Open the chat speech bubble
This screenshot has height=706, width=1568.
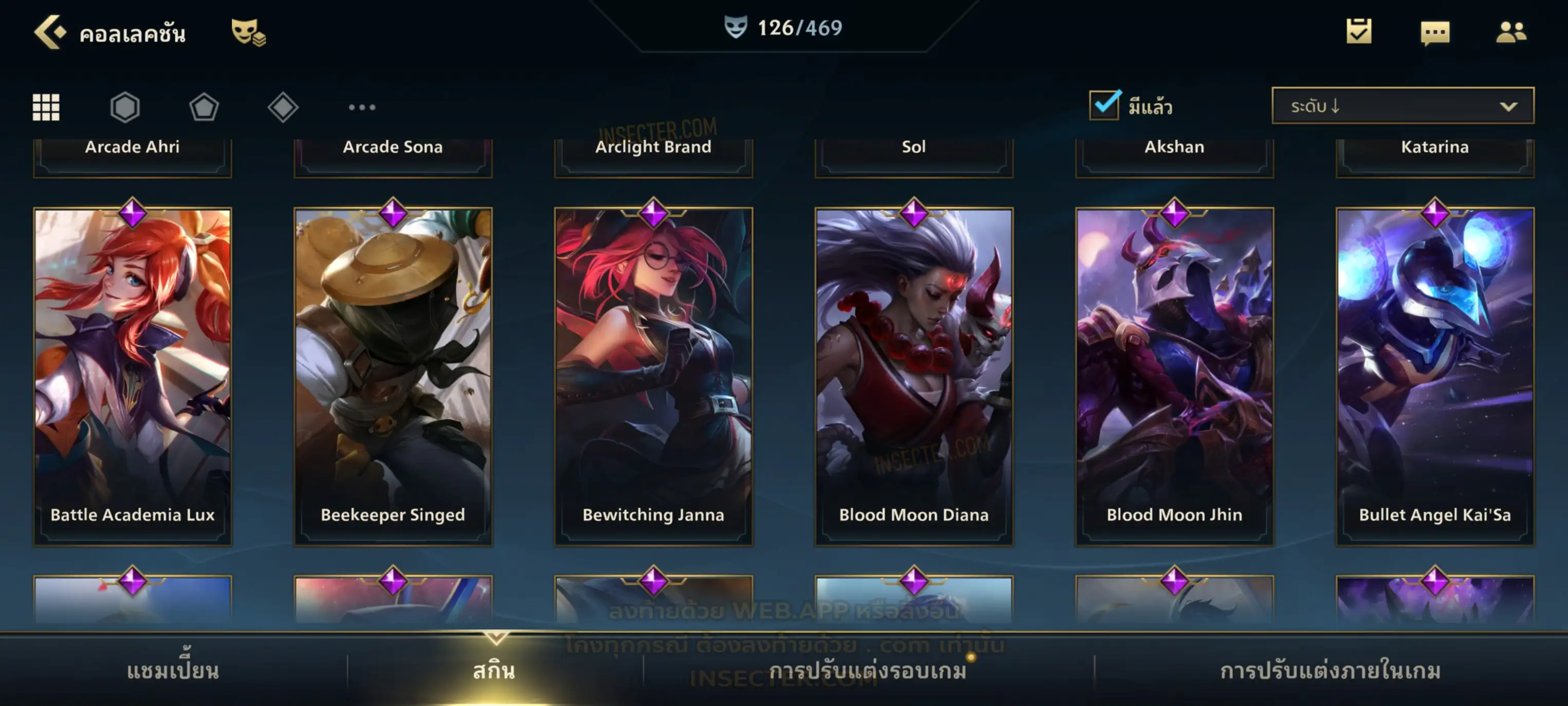click(1434, 33)
